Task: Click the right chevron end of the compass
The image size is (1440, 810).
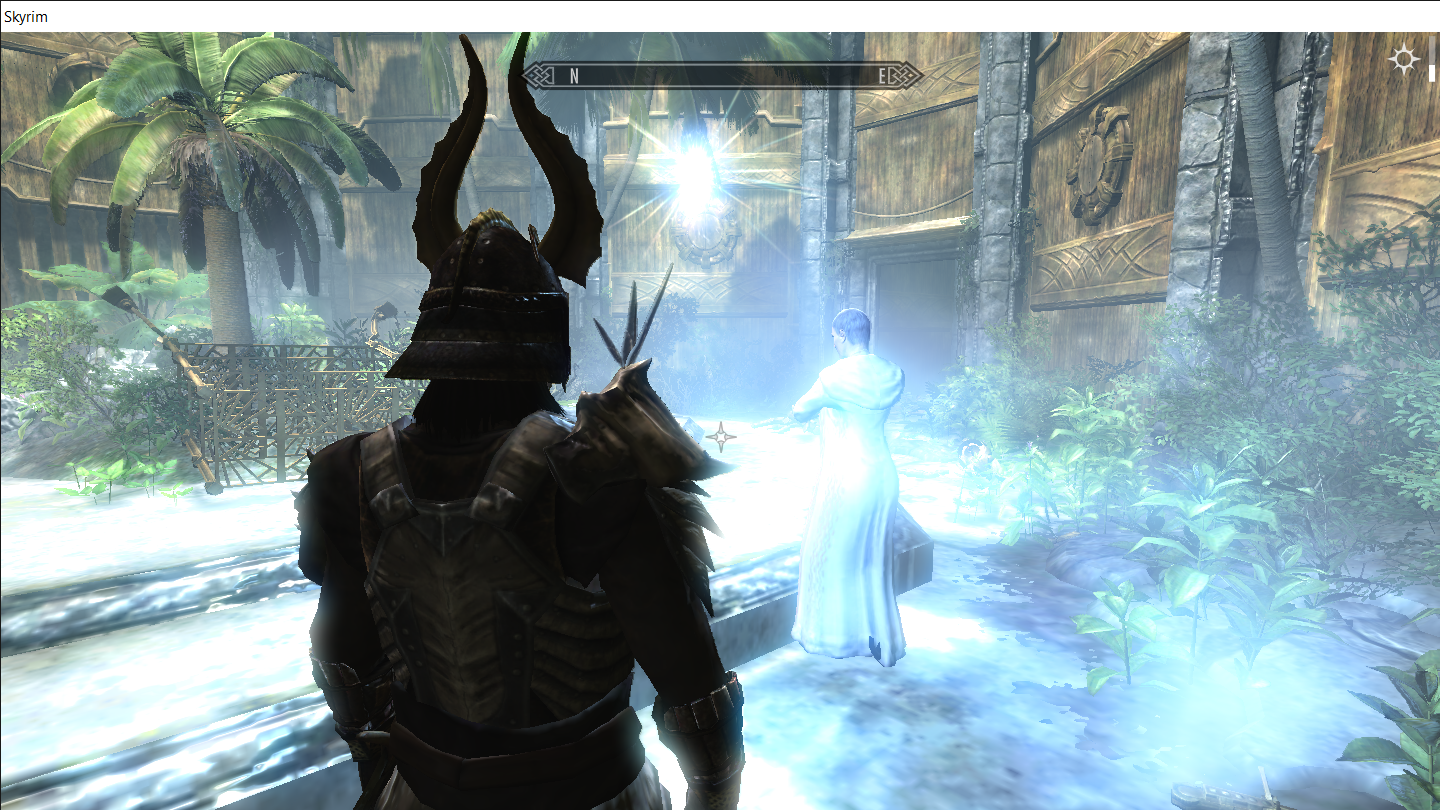Action: point(908,74)
